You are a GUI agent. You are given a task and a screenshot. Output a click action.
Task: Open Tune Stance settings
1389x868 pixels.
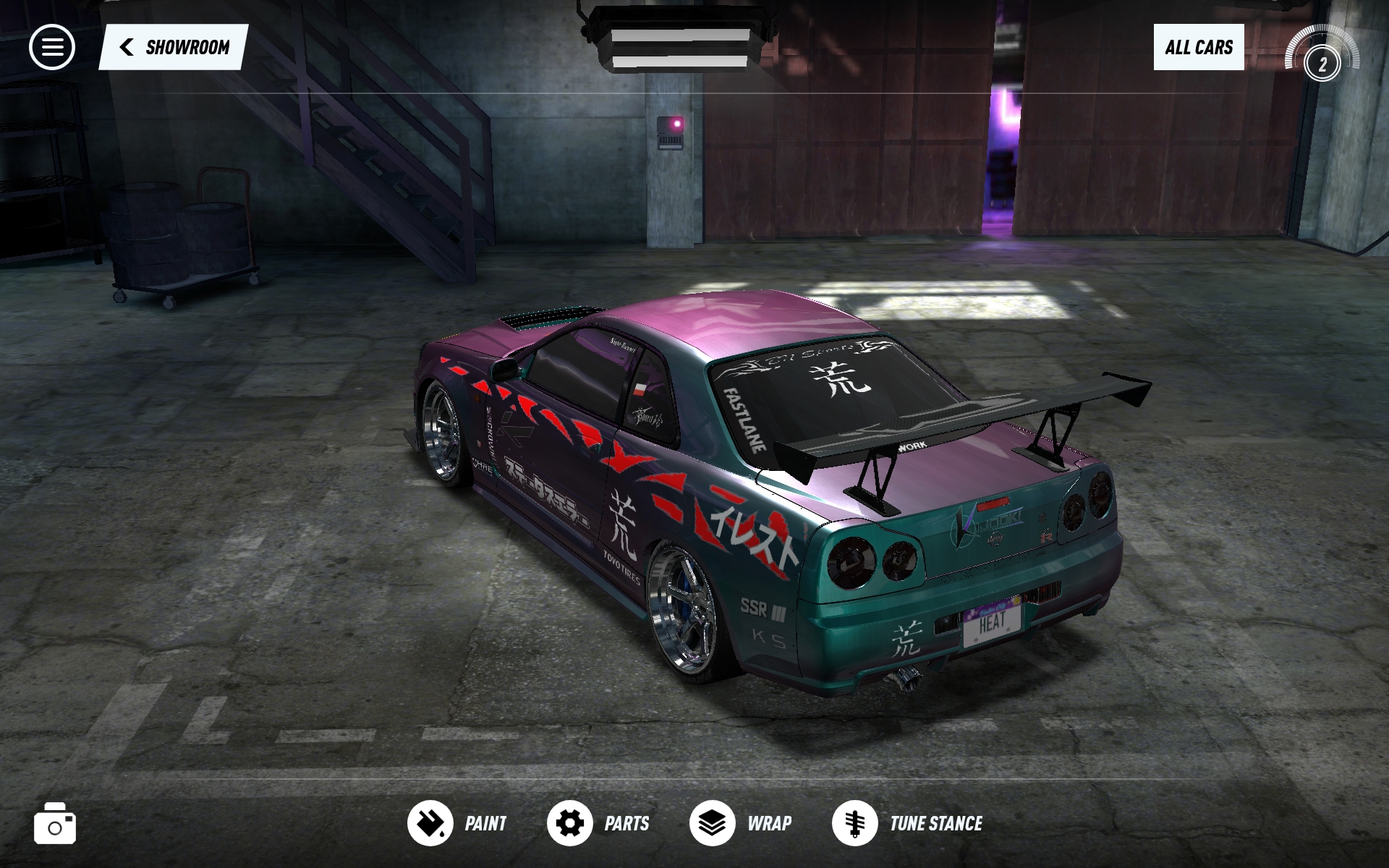[x=907, y=823]
